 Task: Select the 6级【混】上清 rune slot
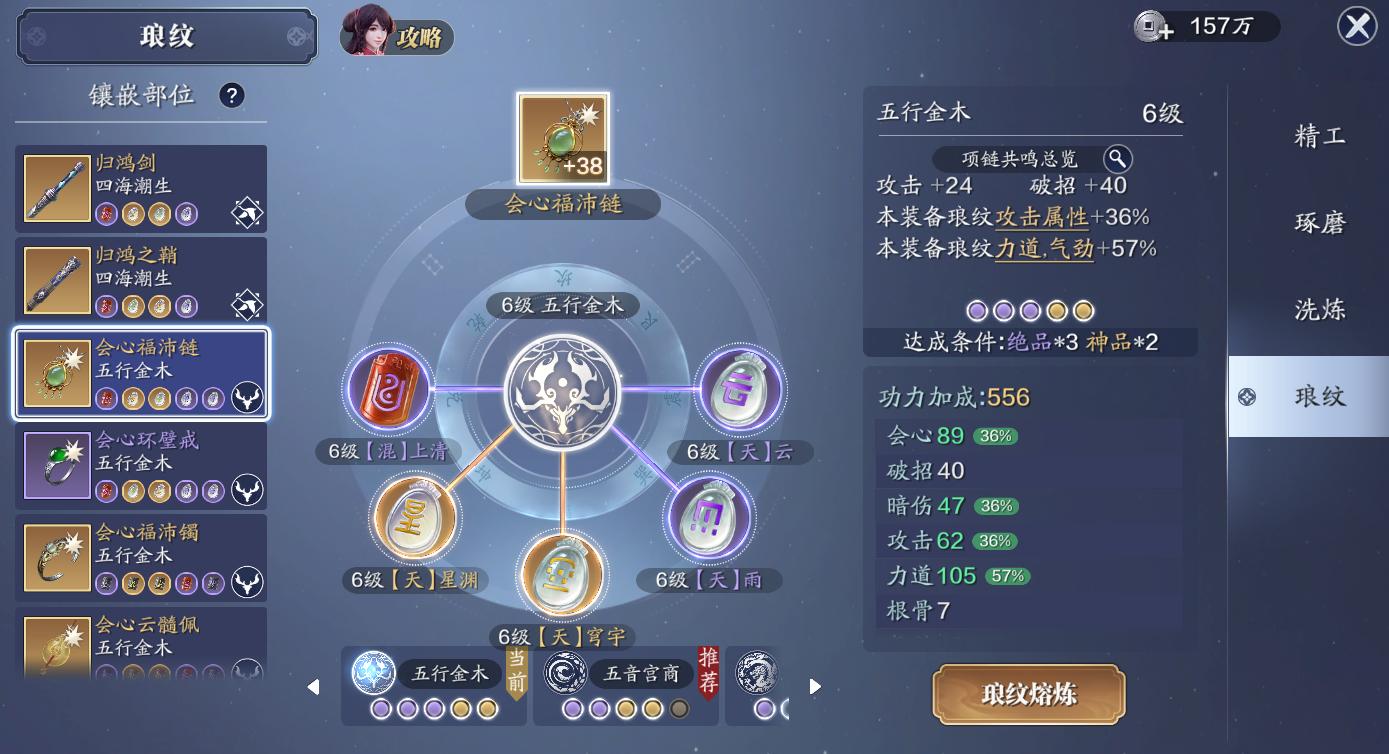point(388,390)
